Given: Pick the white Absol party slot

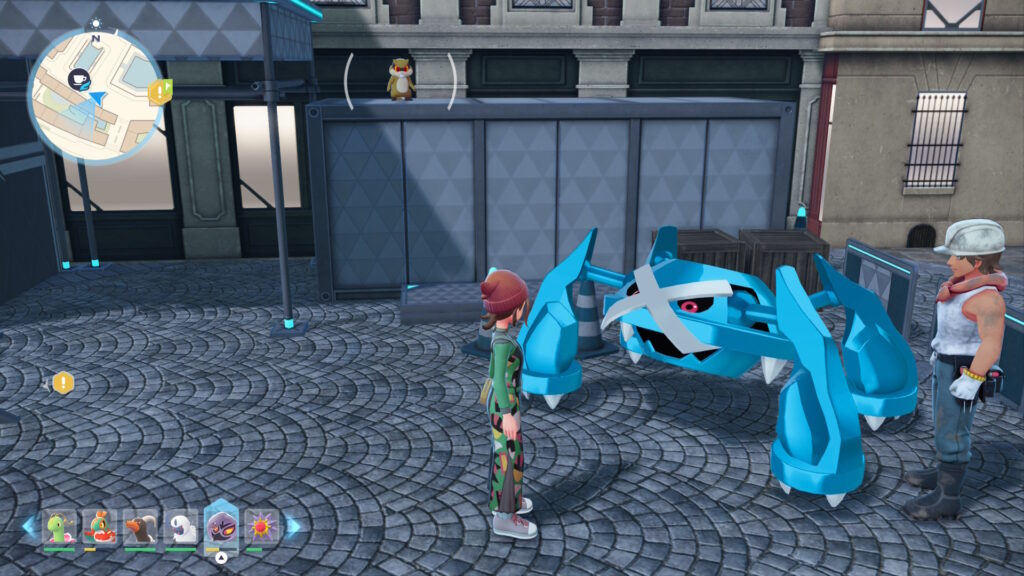Looking at the screenshot, I should click(181, 526).
